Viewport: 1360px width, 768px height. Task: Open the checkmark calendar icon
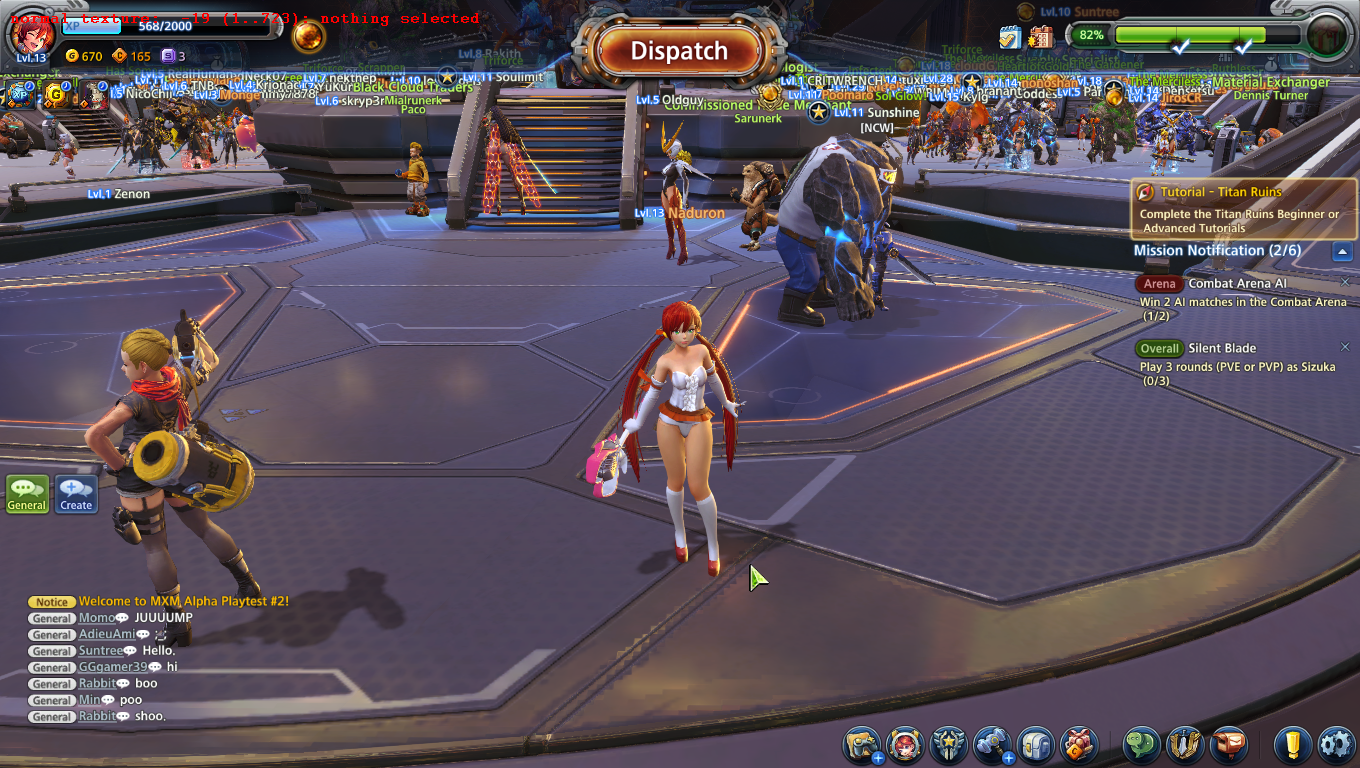click(x=1010, y=37)
